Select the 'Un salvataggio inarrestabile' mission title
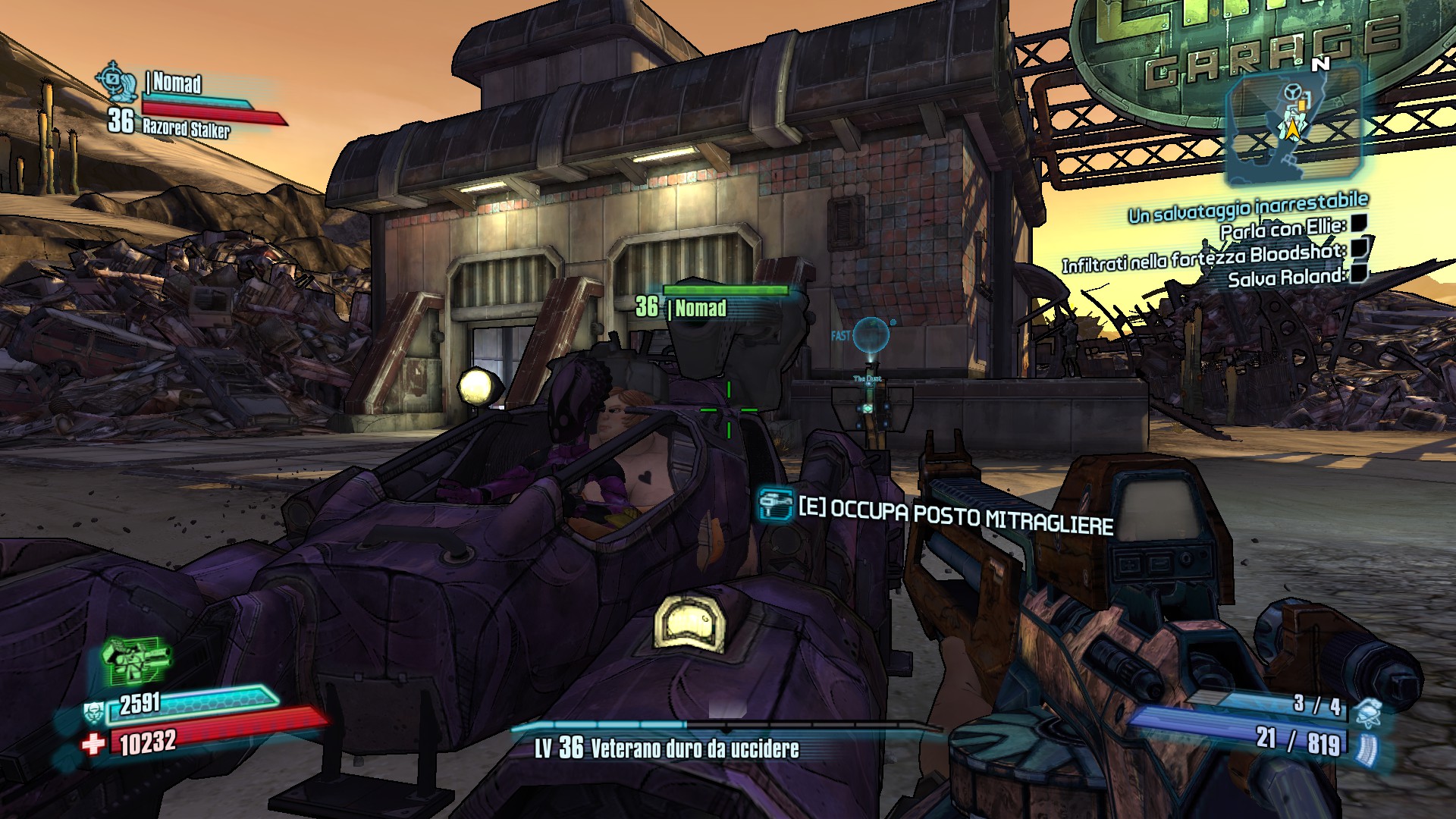The image size is (1456, 819). point(1247,208)
